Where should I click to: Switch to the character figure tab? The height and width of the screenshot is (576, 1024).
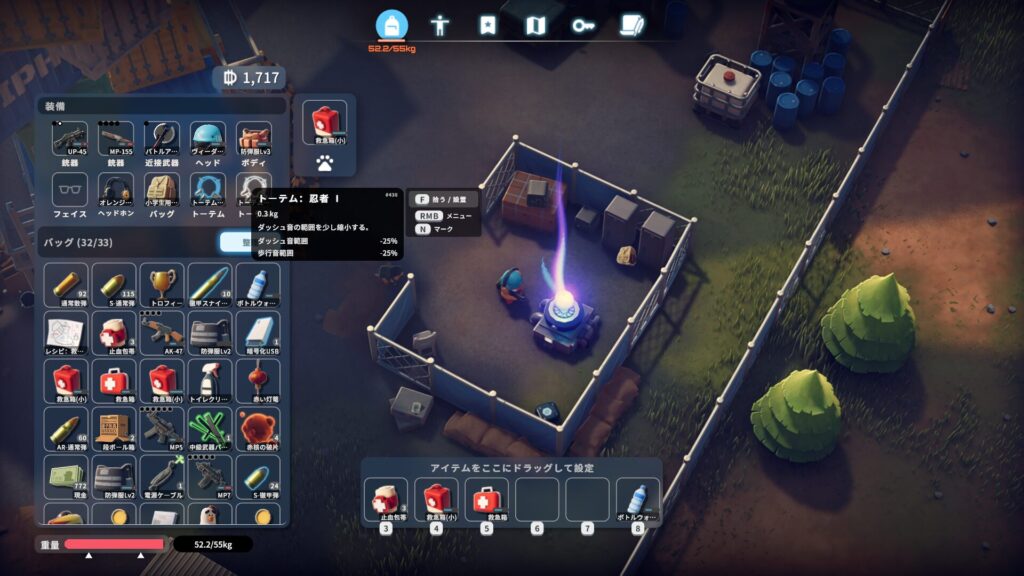tap(439, 25)
